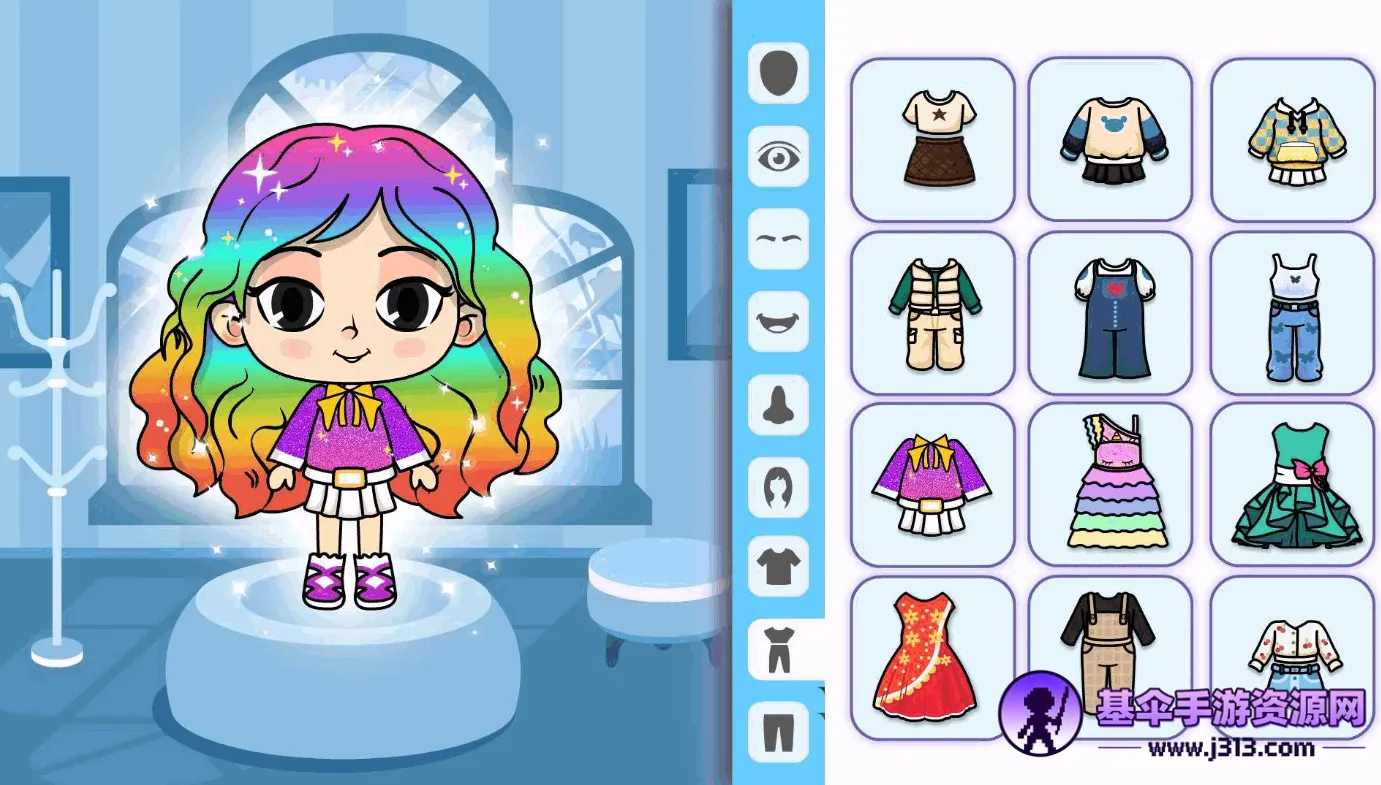
Task: Choose the purple glitter top with yellow bow
Action: pyautogui.click(x=932, y=485)
